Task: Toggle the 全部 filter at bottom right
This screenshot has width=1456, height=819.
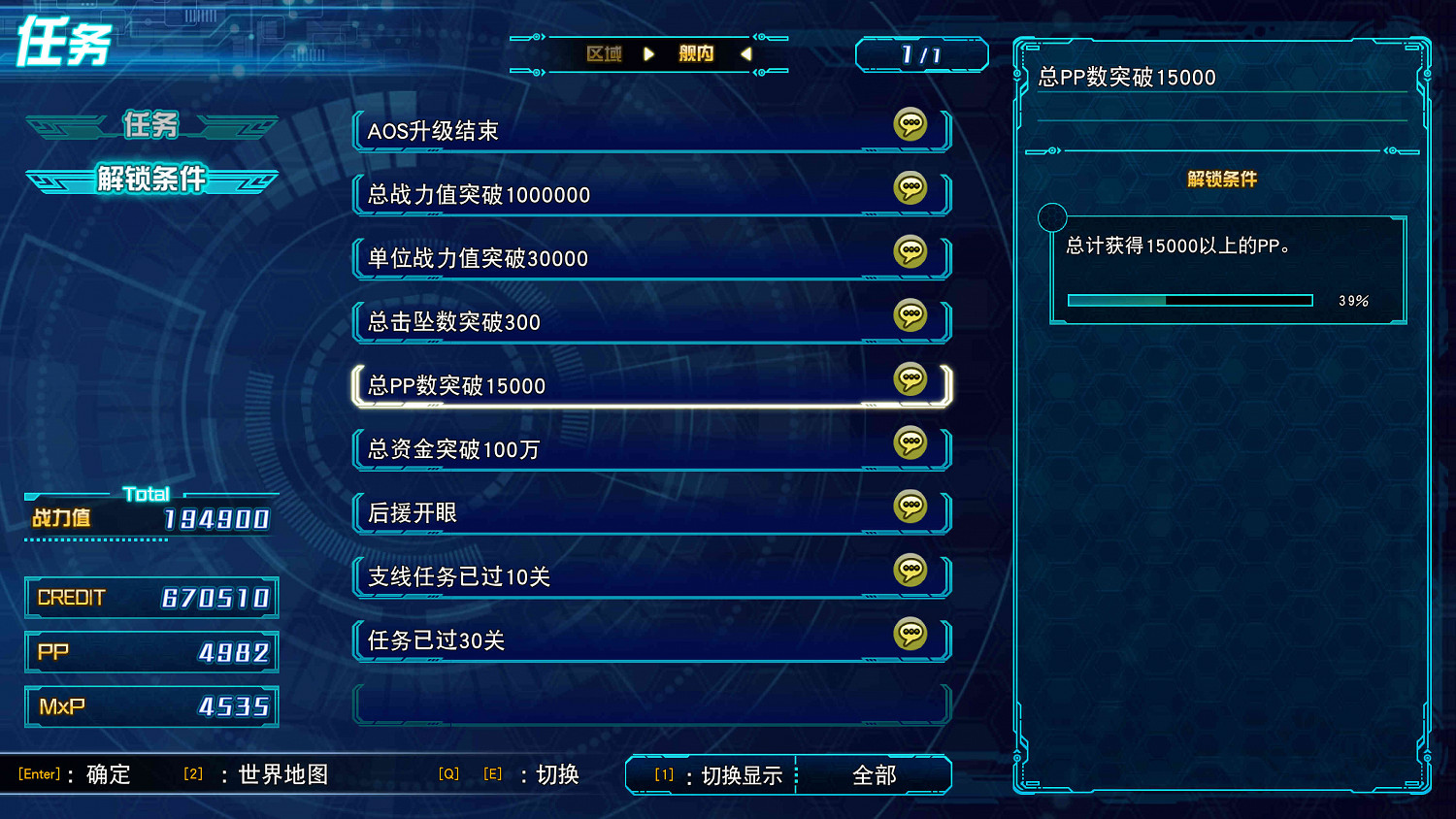Action: click(x=875, y=774)
